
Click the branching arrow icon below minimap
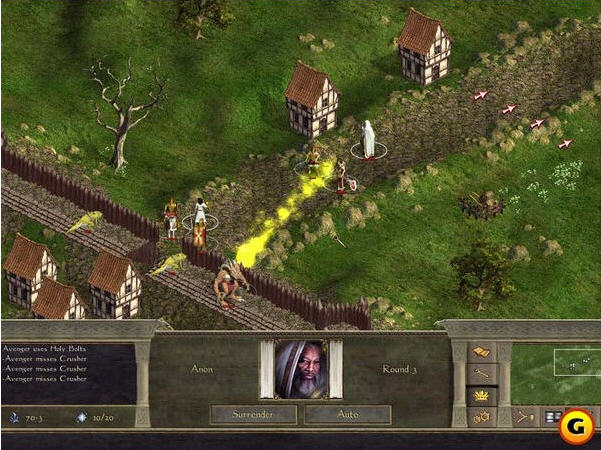point(524,417)
